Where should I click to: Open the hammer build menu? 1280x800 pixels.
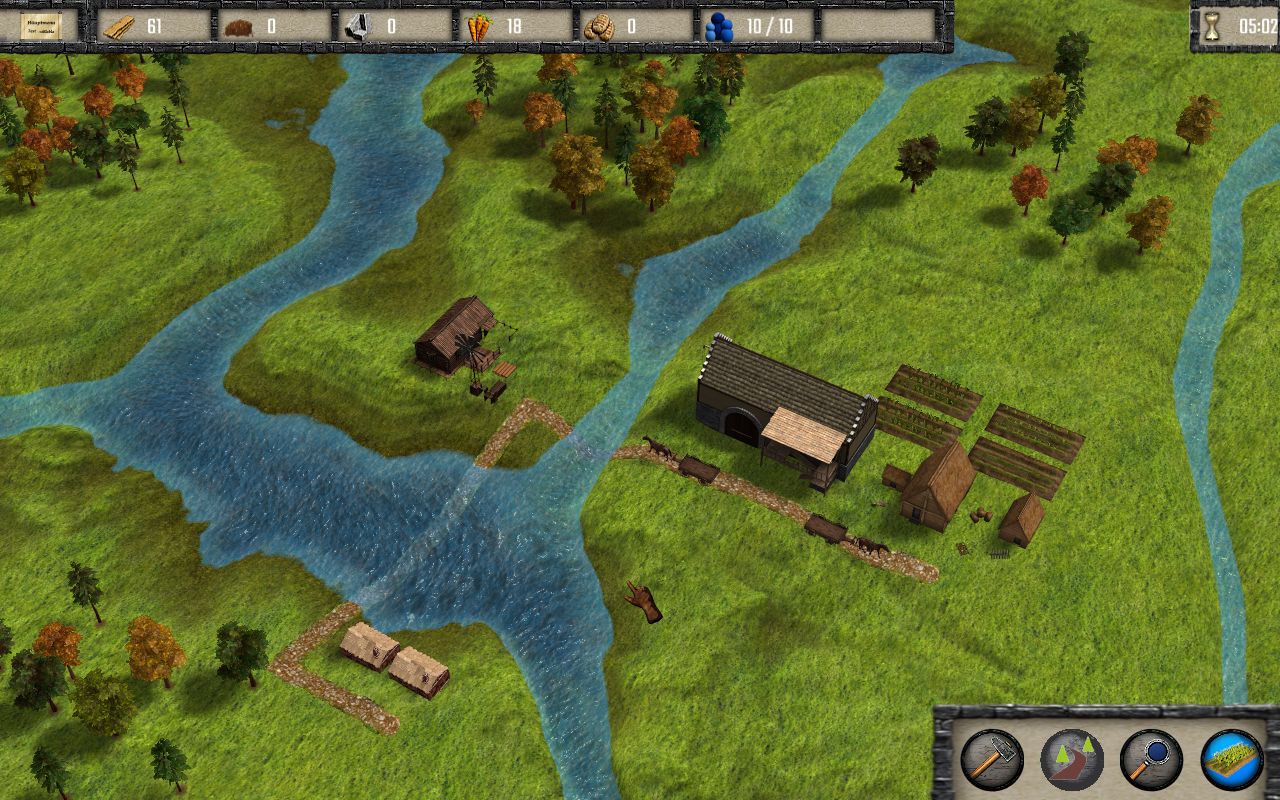point(991,760)
